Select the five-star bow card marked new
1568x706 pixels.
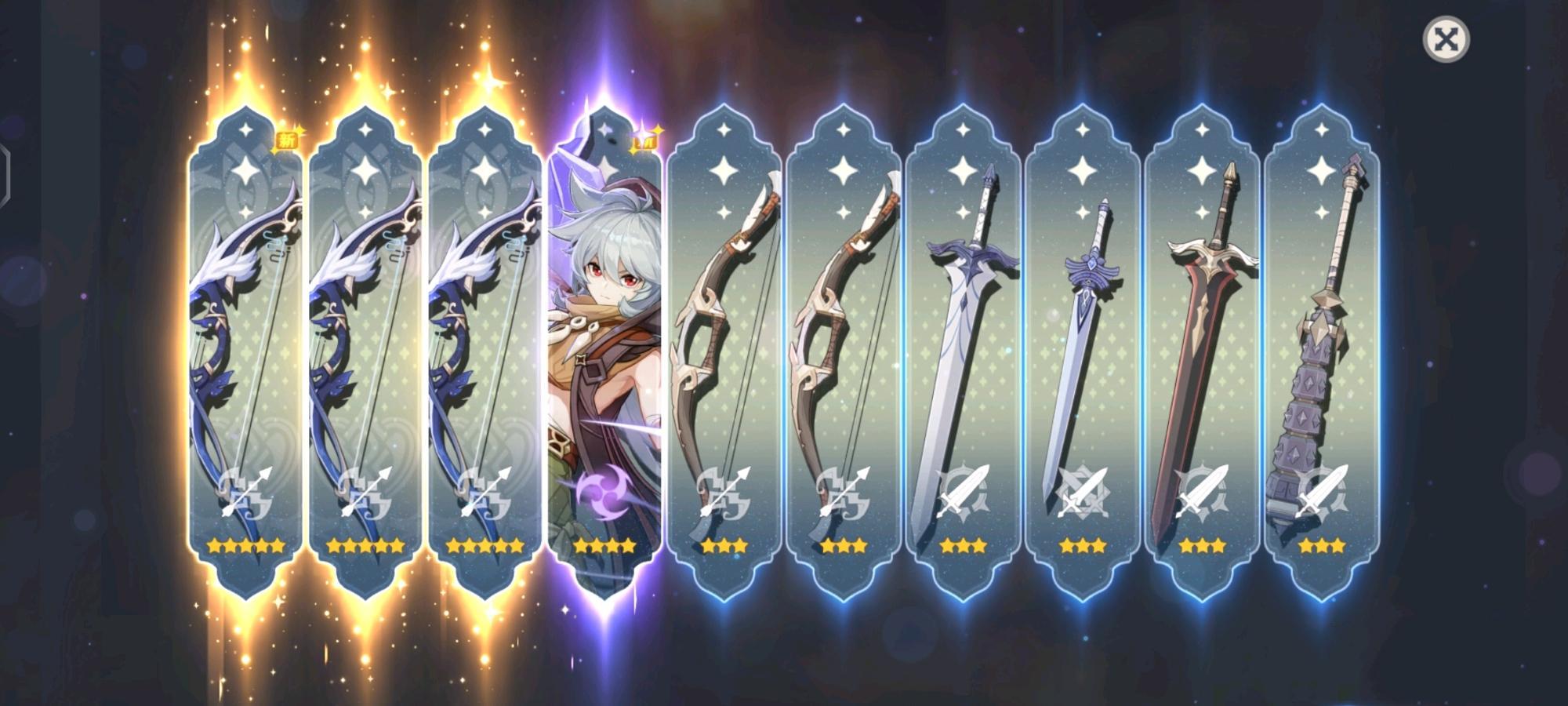click(x=245, y=353)
